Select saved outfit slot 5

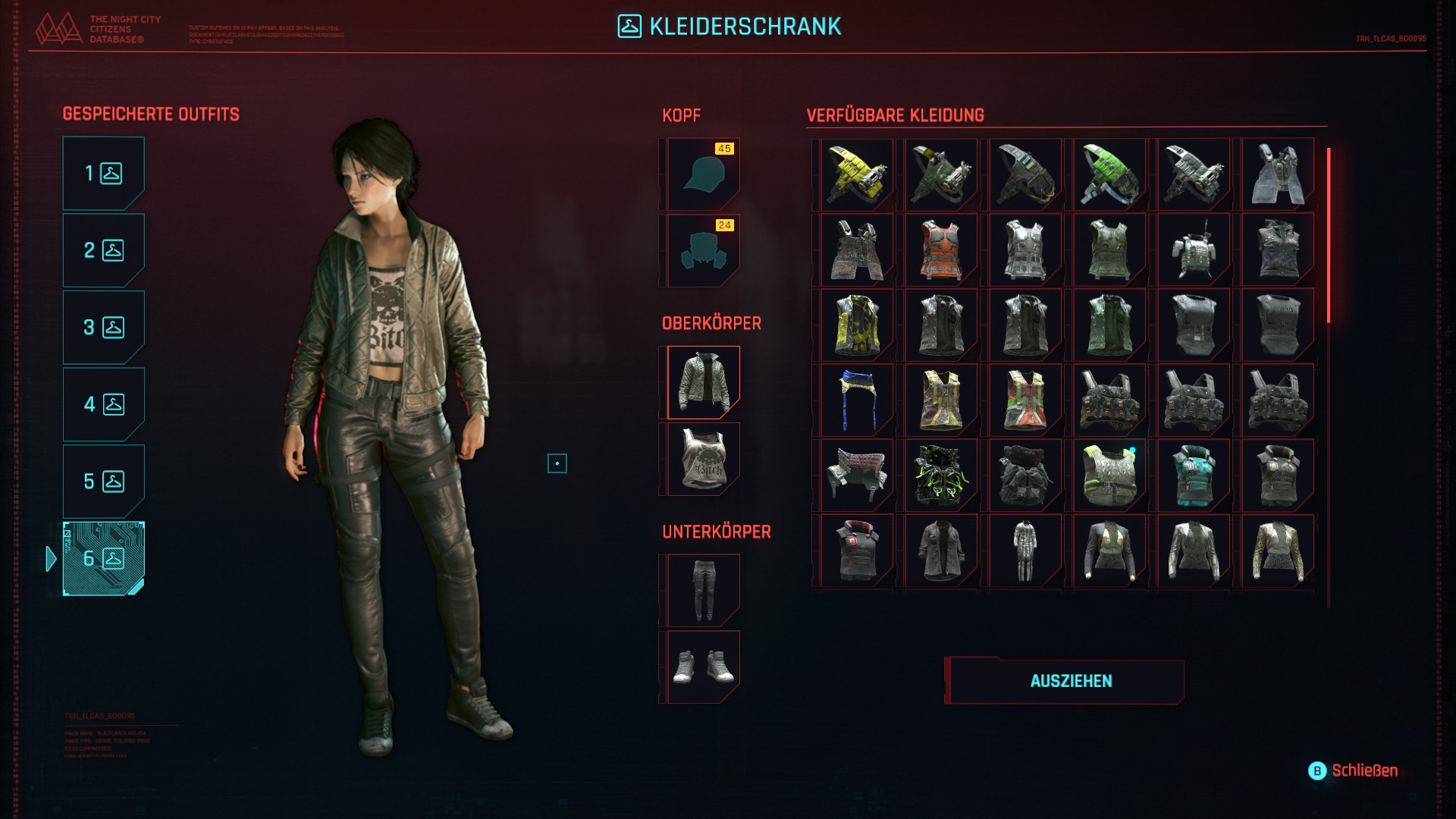tap(103, 482)
